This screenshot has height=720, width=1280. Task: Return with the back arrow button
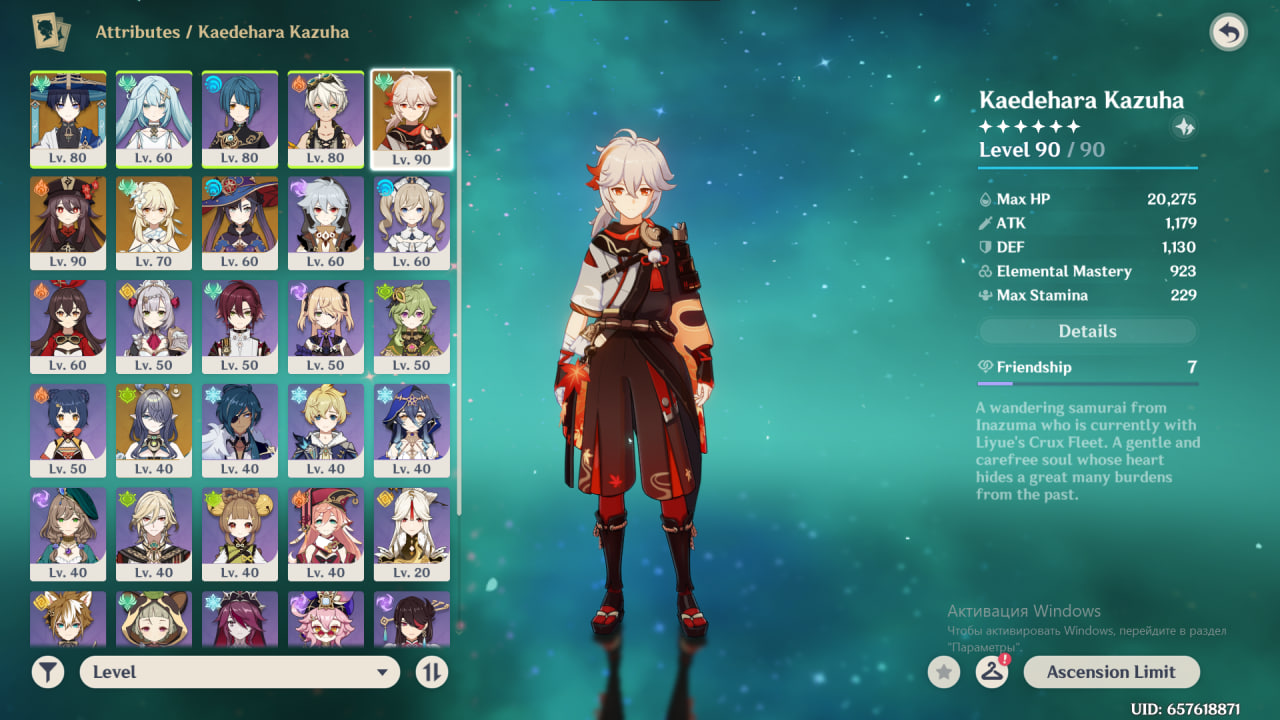click(1228, 32)
